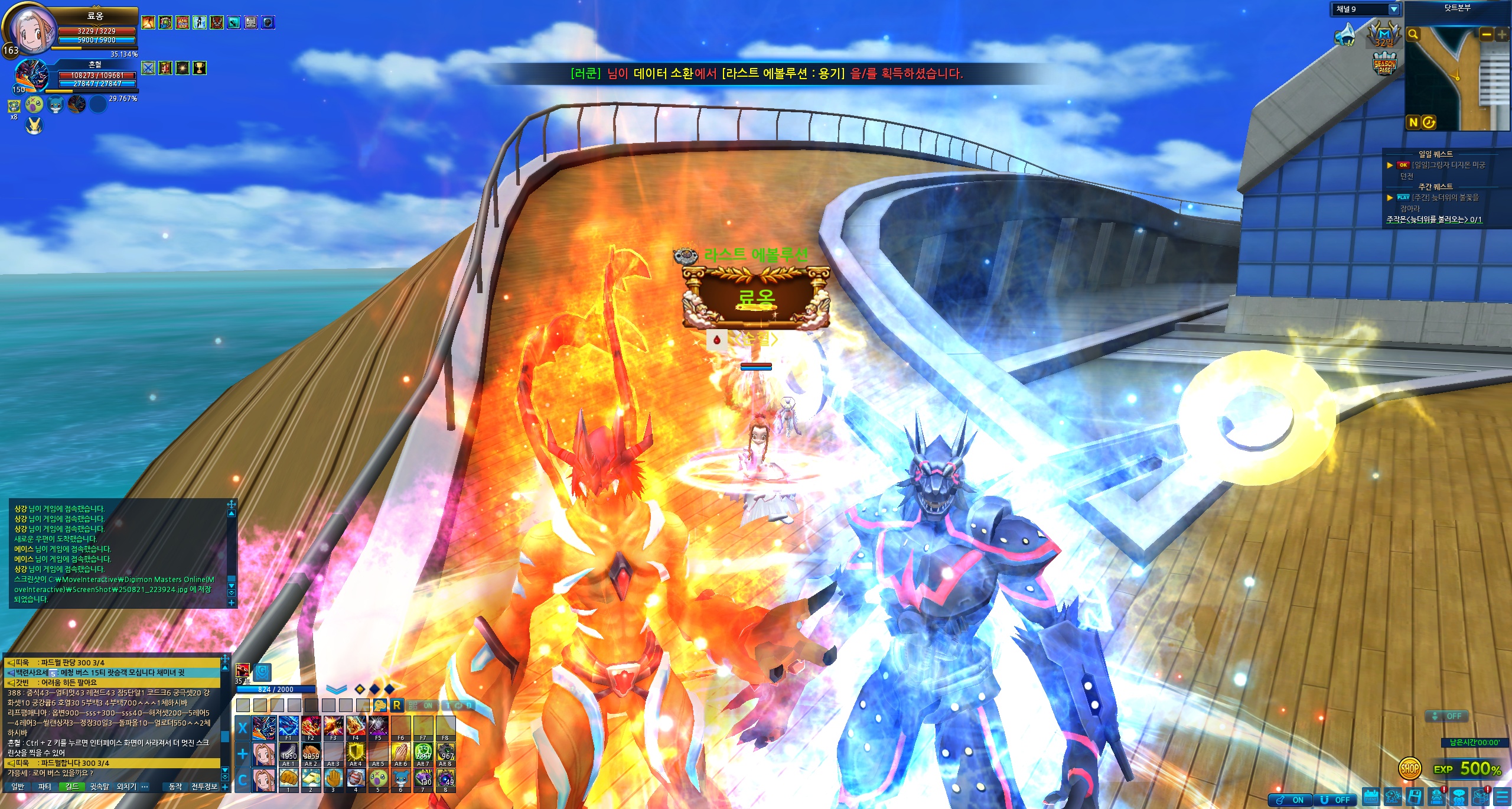The width and height of the screenshot is (1512, 809).
Task: Open the gold SHOP coin button
Action: (1410, 769)
